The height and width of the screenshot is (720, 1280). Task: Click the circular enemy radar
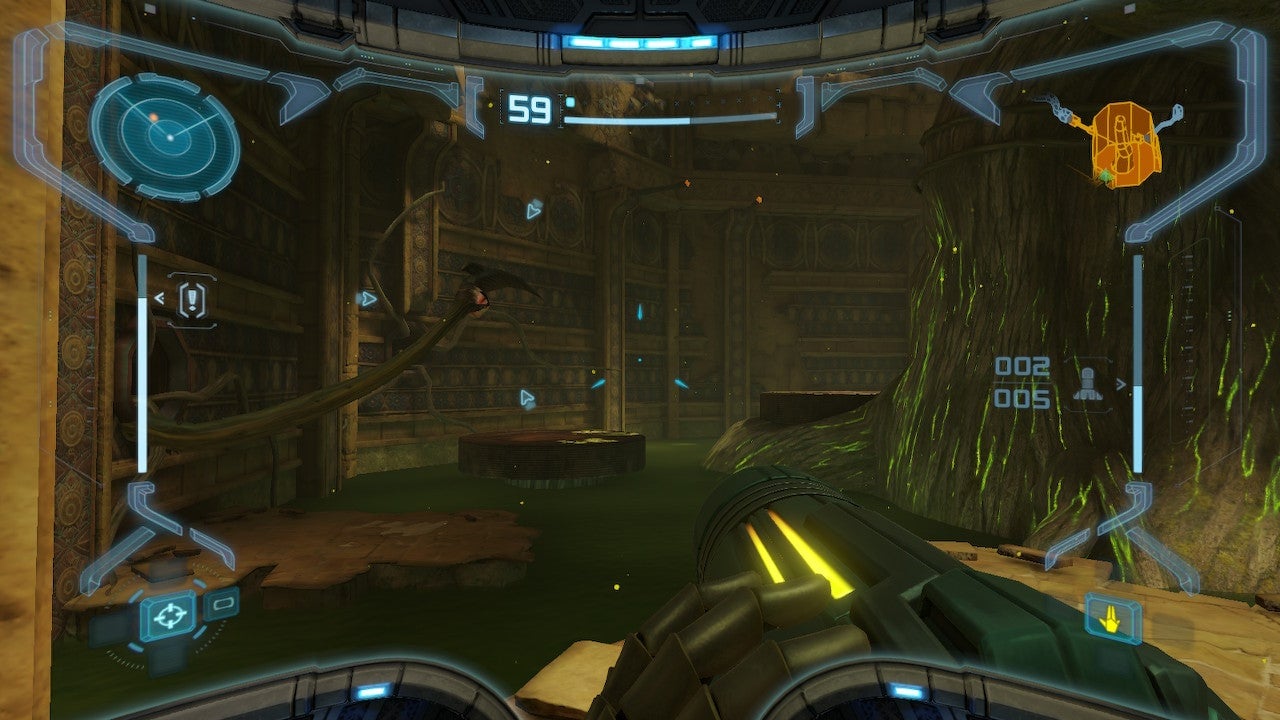(165, 135)
